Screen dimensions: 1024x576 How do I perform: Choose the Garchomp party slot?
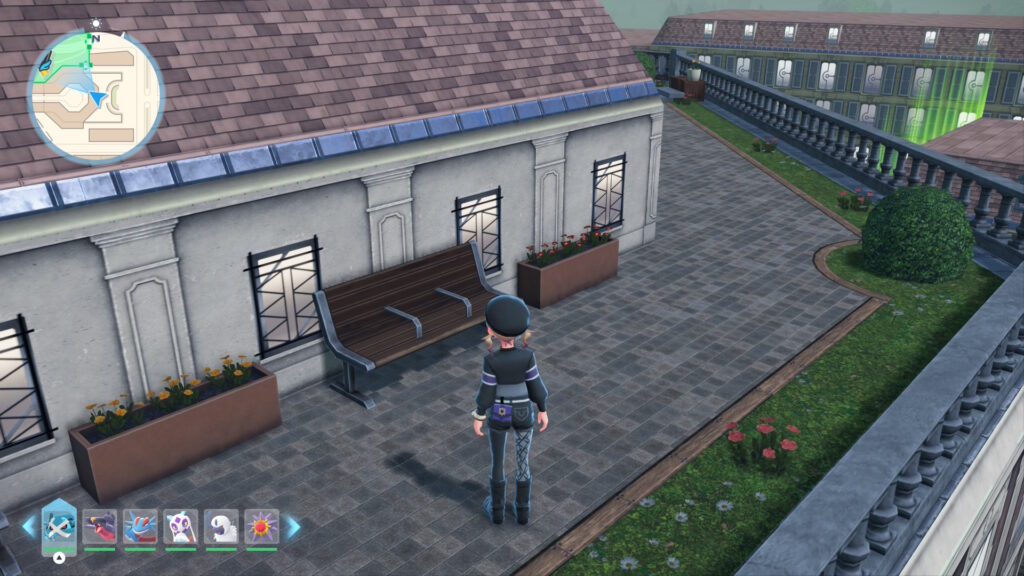[x=100, y=526]
